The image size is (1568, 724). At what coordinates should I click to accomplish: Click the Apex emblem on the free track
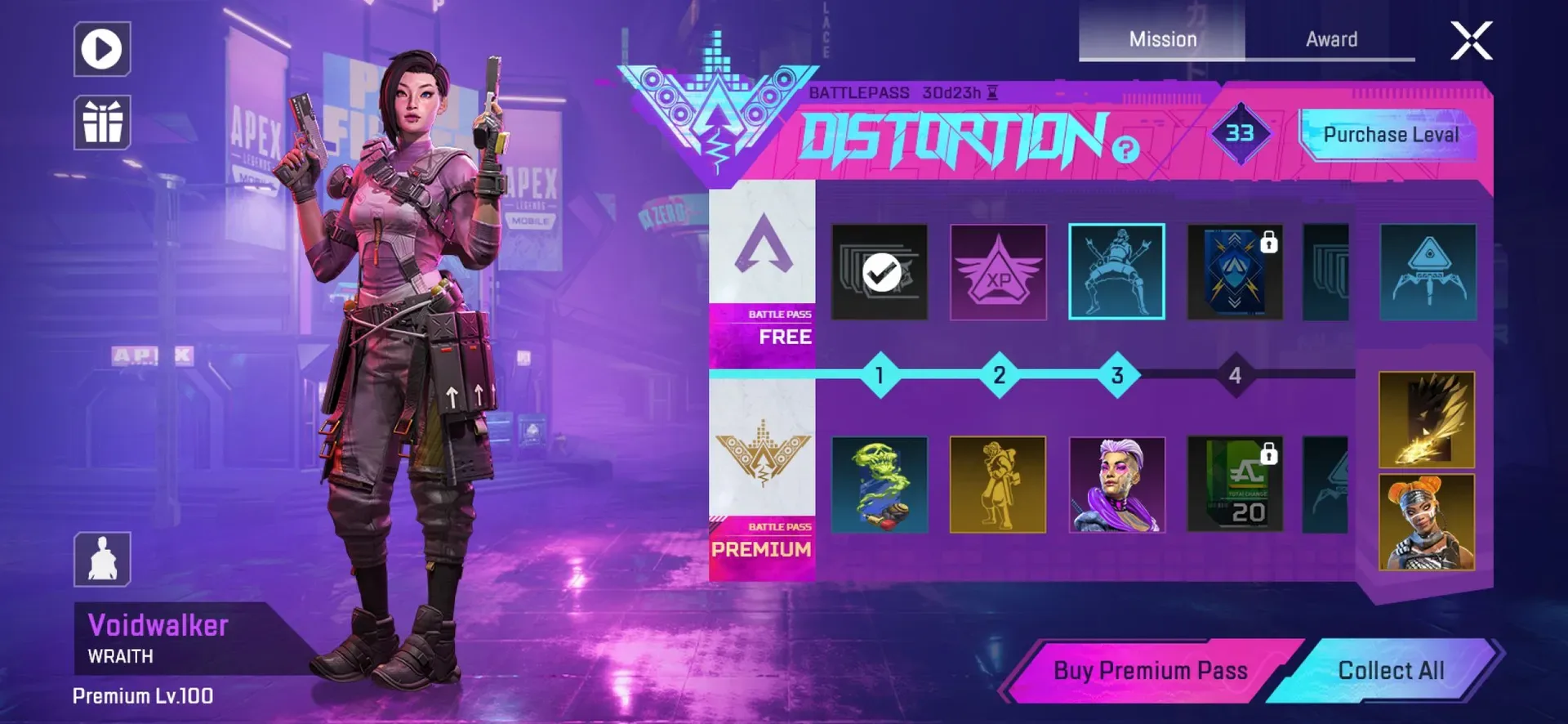pyautogui.click(x=763, y=245)
